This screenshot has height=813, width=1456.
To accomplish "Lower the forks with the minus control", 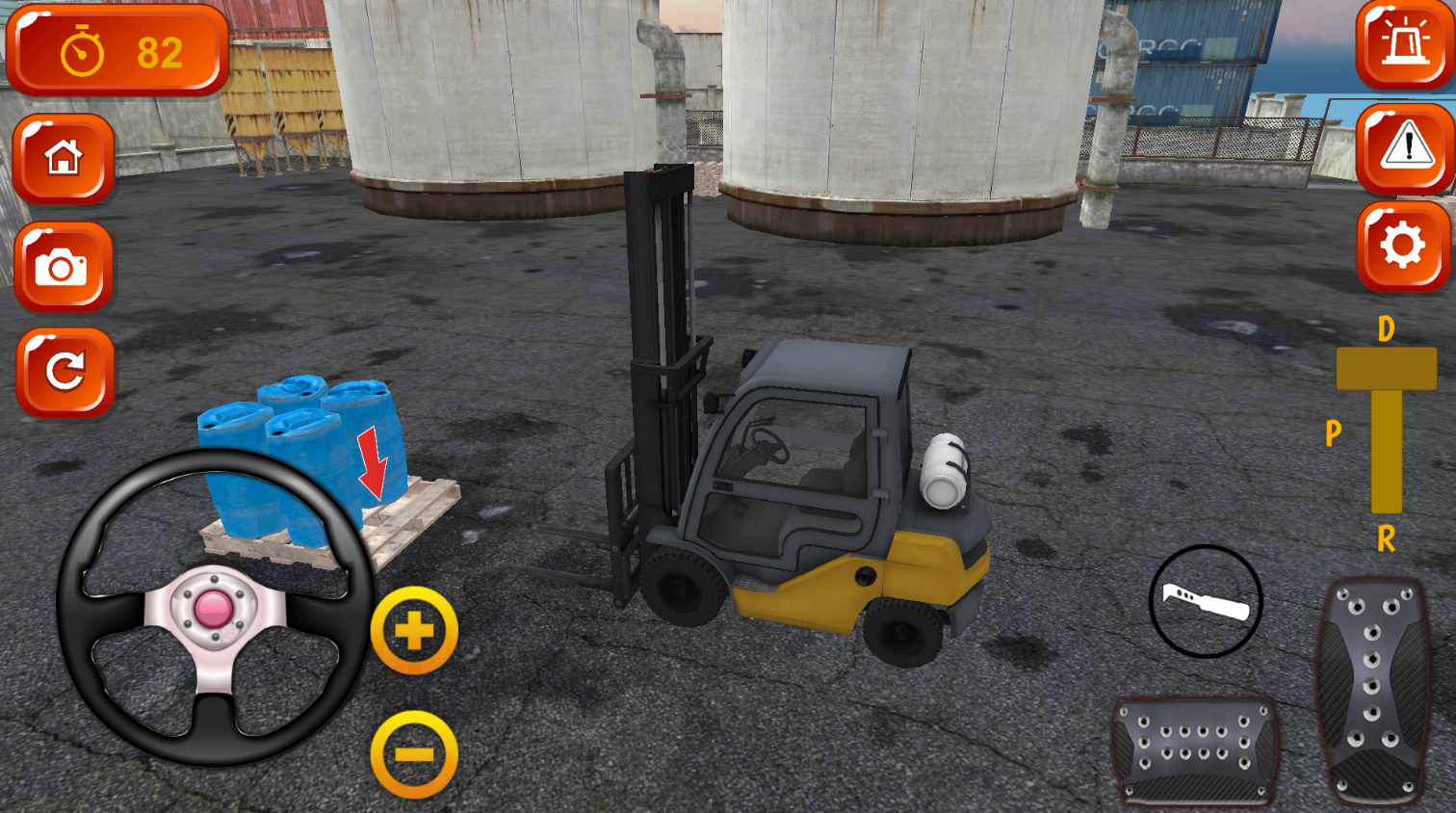I will (x=416, y=753).
